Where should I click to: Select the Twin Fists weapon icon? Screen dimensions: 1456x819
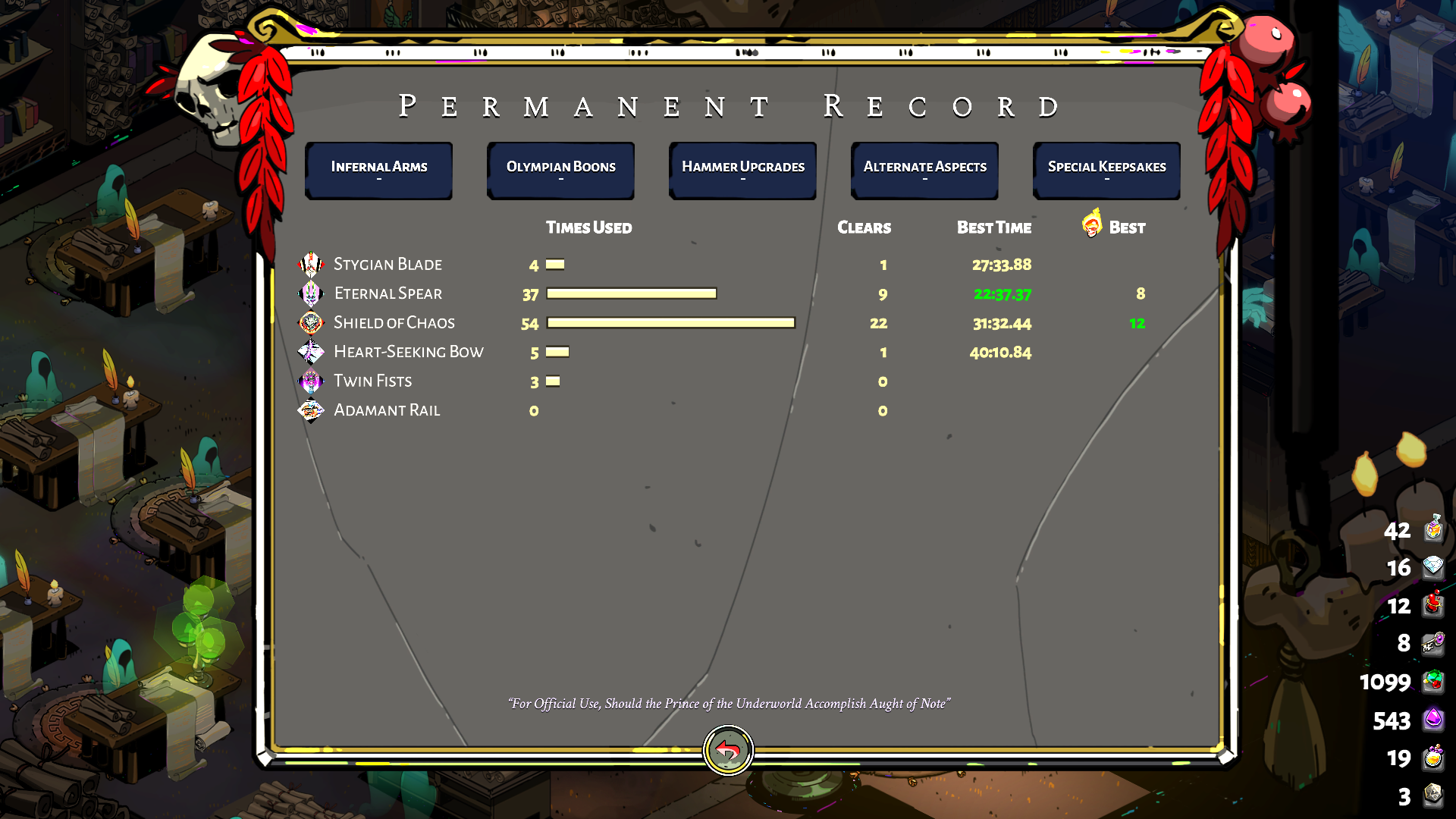pos(310,381)
